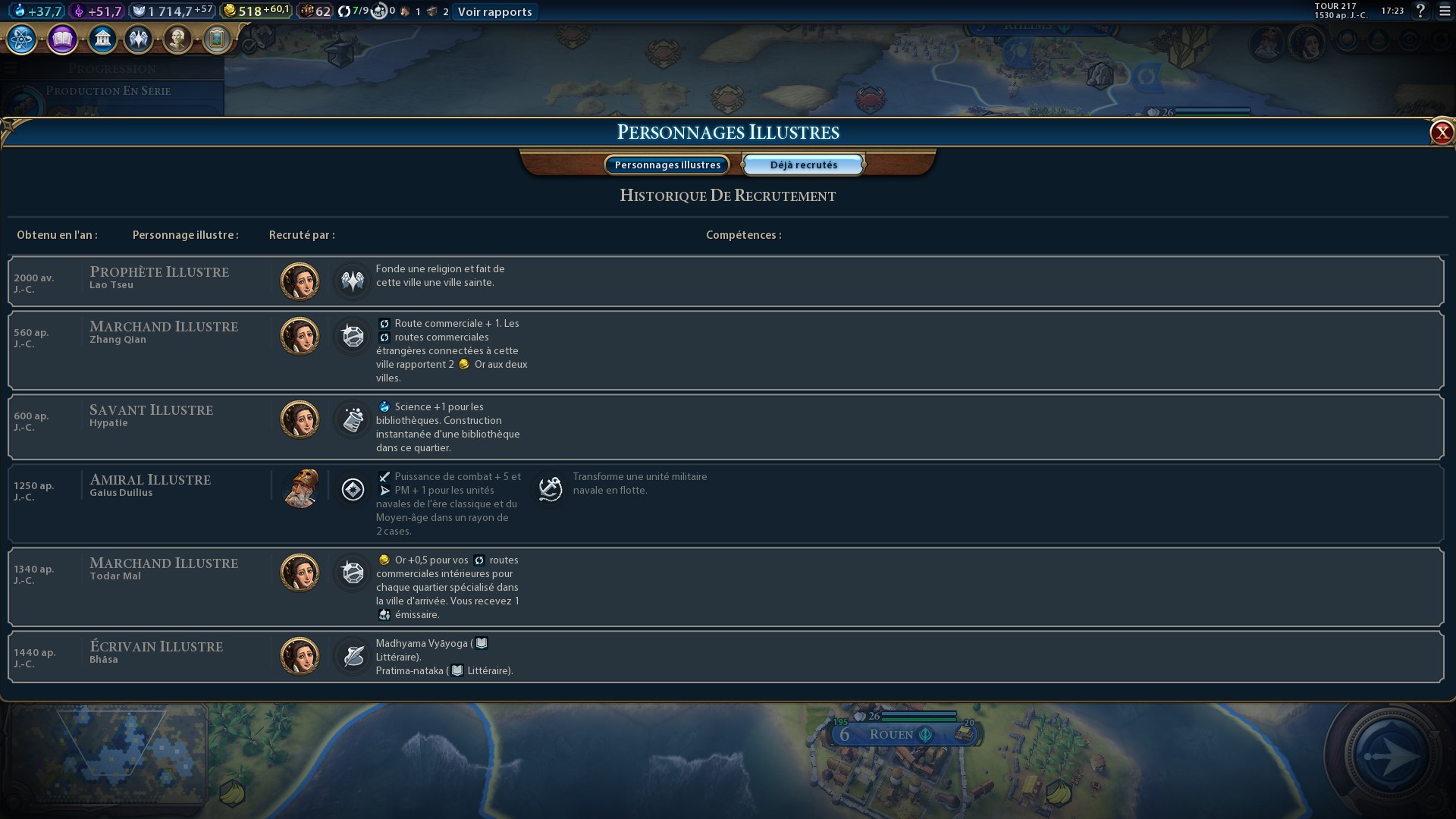View the Historic Moments timeline picture icon

(217, 39)
